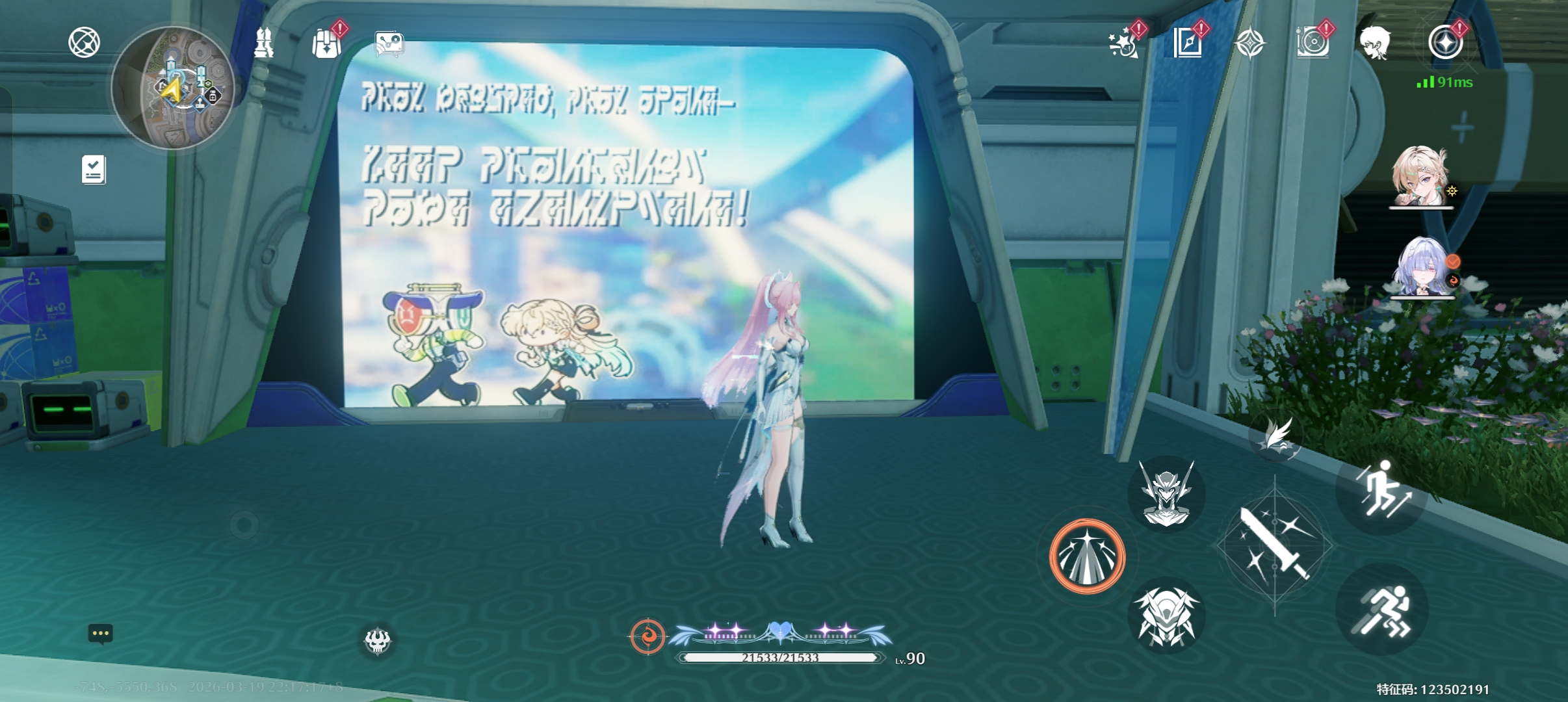Open the chat speech bubble
Screen dimensions: 1568x702
coord(101,633)
